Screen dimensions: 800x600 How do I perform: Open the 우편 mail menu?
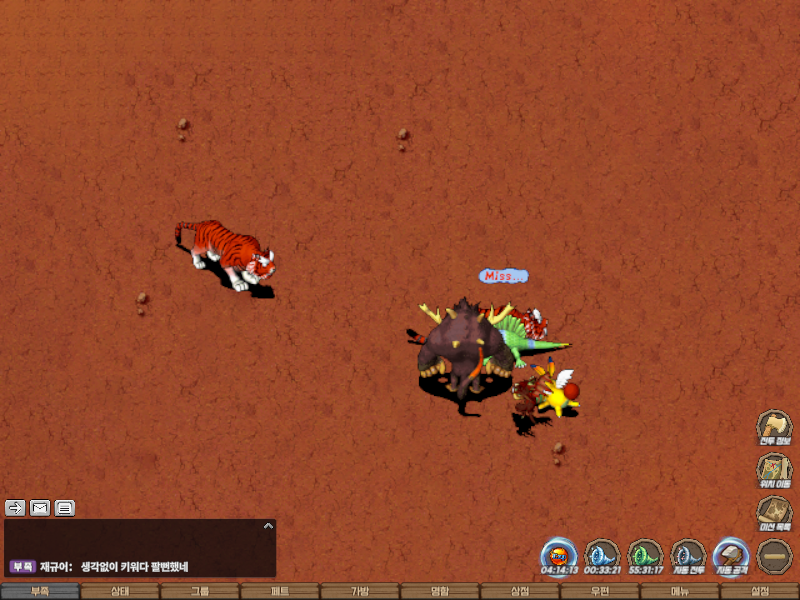click(600, 591)
